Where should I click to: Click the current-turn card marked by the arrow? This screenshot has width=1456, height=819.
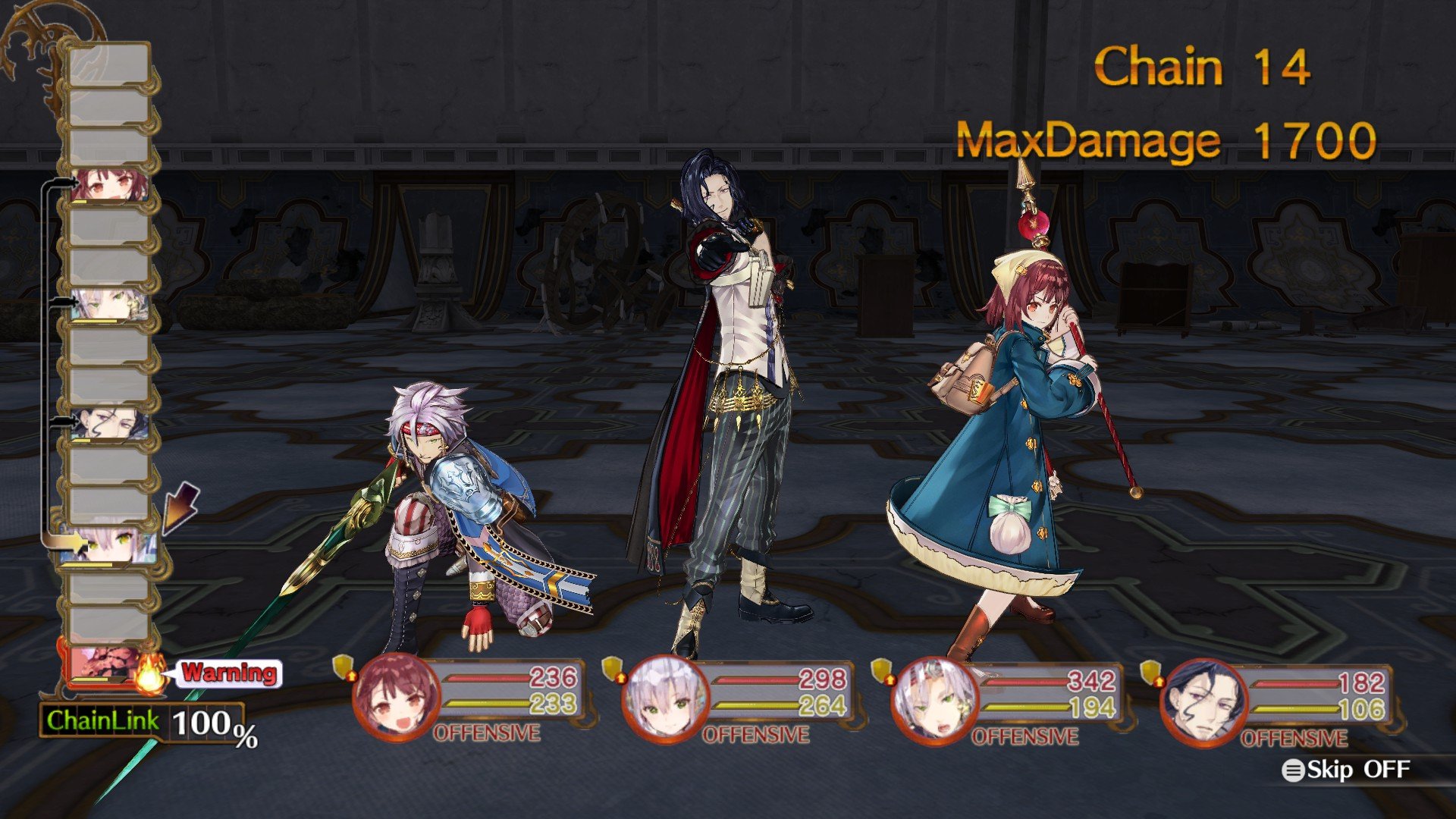click(x=108, y=546)
